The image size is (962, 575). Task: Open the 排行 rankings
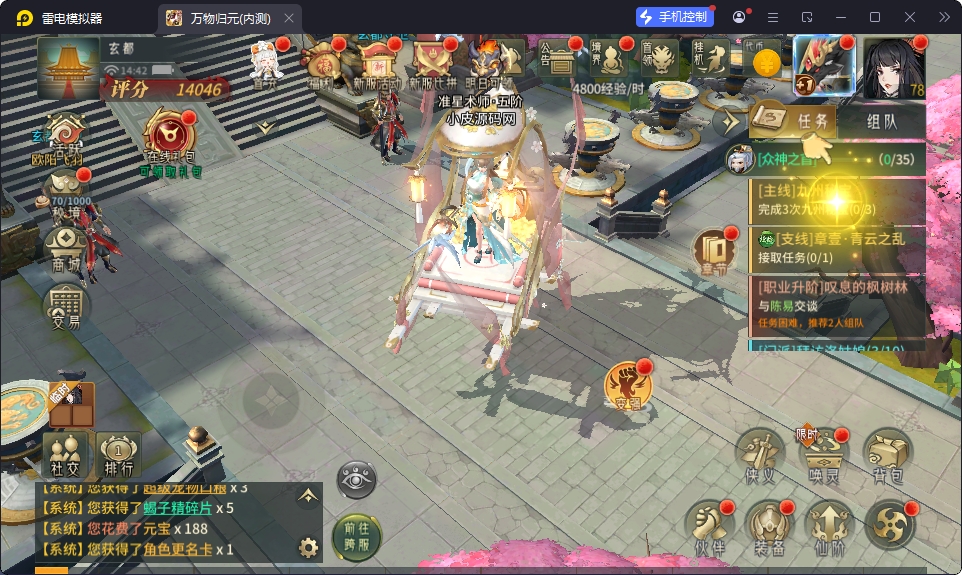pyautogui.click(x=118, y=455)
